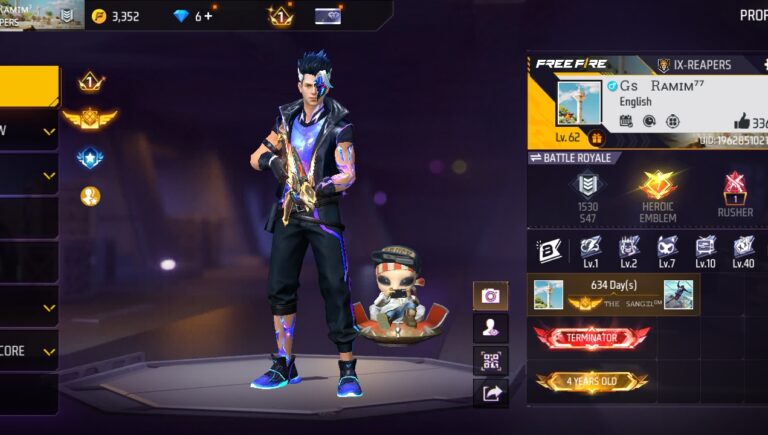Open the player avatar with the tower picture
Image resolution: width=768 pixels, height=435 pixels.
(579, 103)
